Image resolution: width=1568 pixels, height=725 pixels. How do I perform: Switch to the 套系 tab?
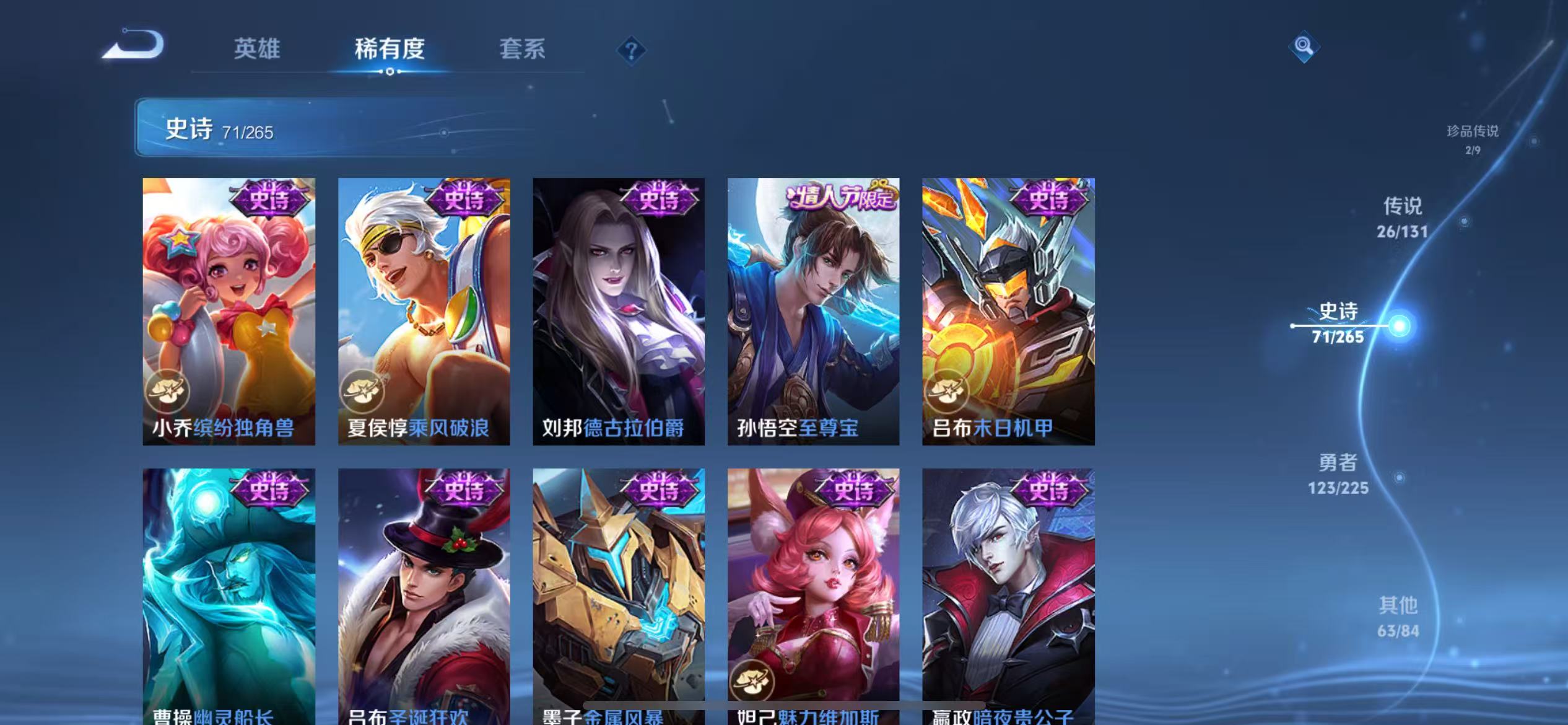point(522,49)
